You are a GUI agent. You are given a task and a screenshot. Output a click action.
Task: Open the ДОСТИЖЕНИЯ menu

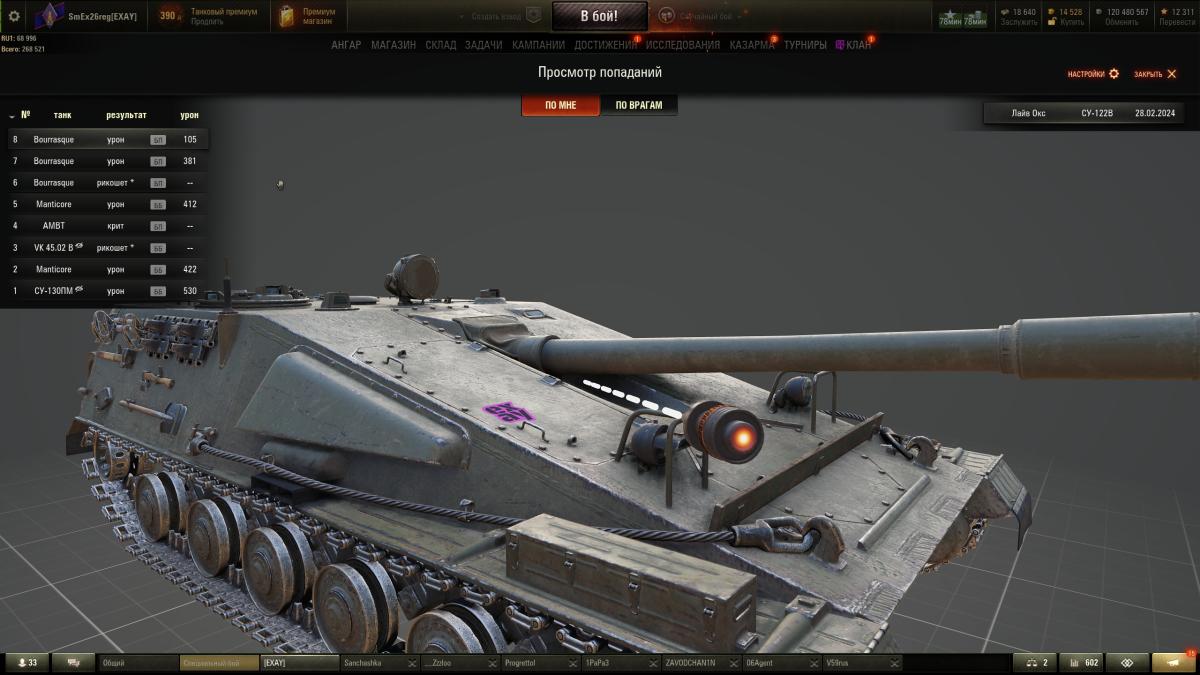[605, 45]
